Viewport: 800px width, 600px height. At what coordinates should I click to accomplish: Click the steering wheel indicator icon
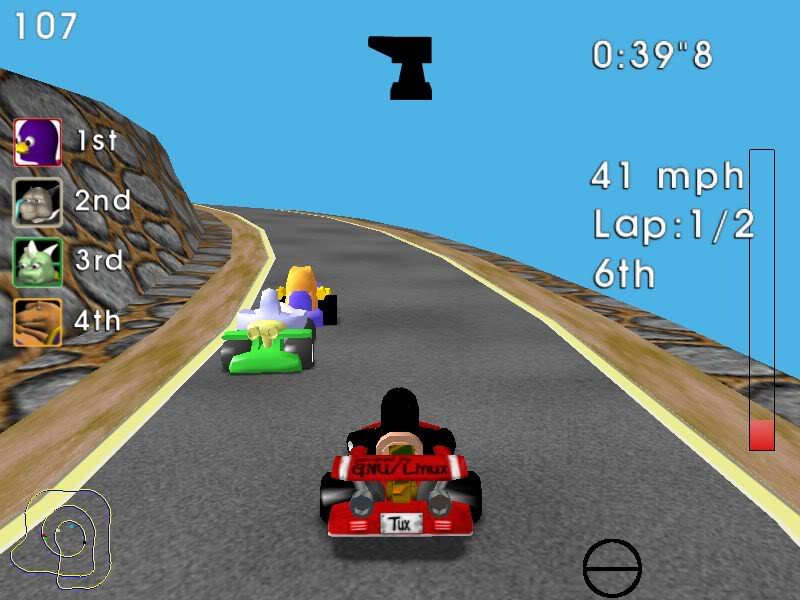pyautogui.click(x=612, y=569)
